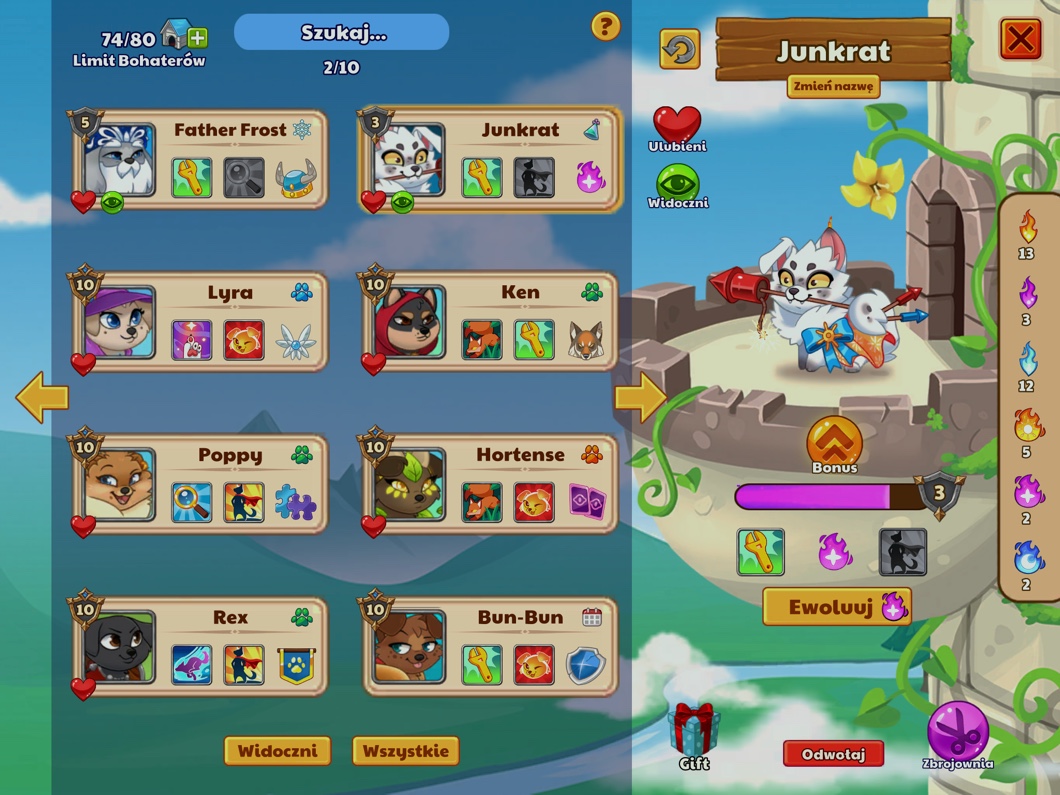Image resolution: width=1060 pixels, height=795 pixels.
Task: Toggle the Ulubieni heart favorite
Action: (x=677, y=126)
